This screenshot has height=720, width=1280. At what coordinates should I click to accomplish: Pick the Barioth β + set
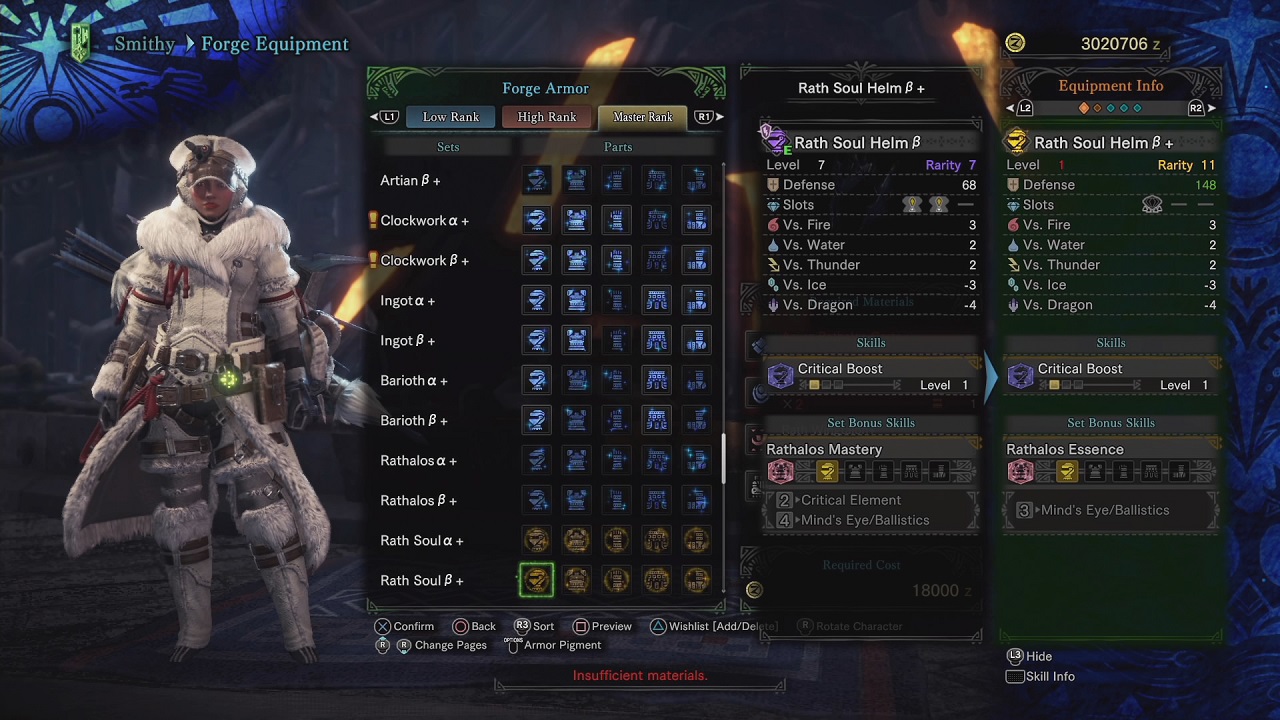pyautogui.click(x=414, y=421)
